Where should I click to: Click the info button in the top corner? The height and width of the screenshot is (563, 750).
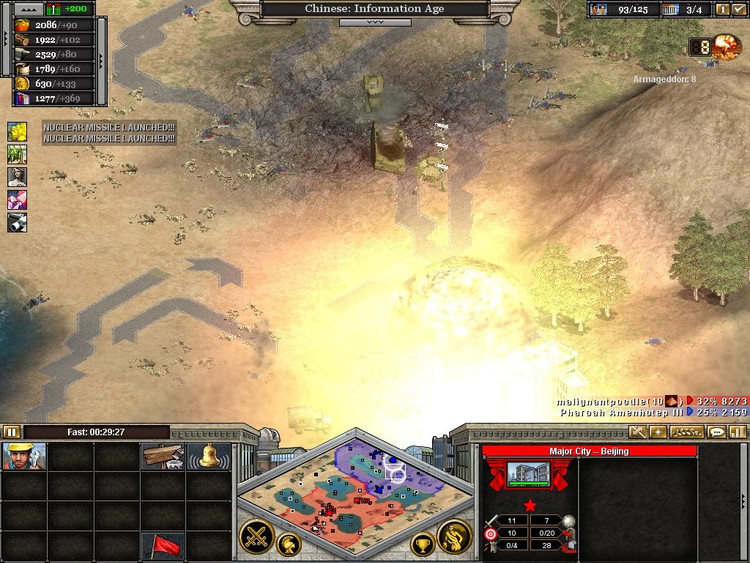click(x=721, y=9)
